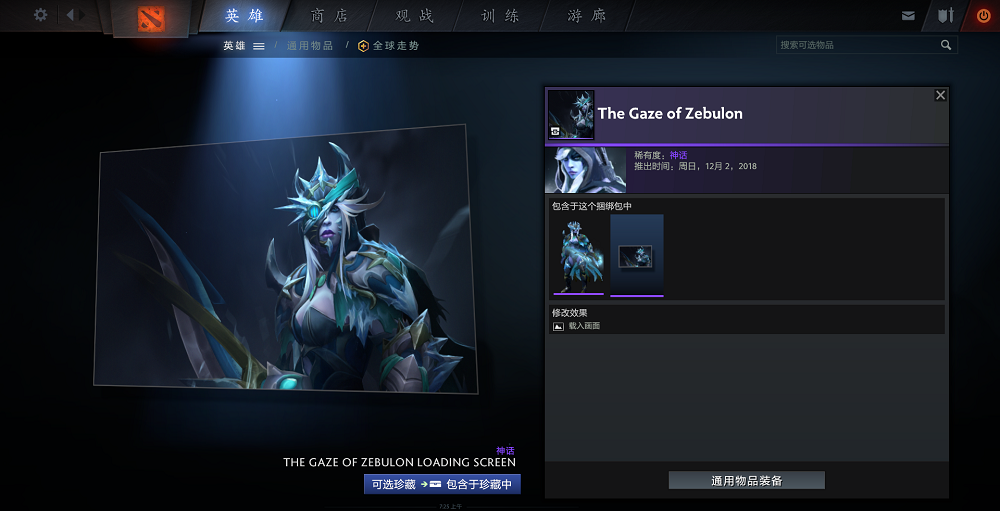This screenshot has height=511, width=1000.
Task: Open the 训练 learn tab
Action: [x=500, y=16]
